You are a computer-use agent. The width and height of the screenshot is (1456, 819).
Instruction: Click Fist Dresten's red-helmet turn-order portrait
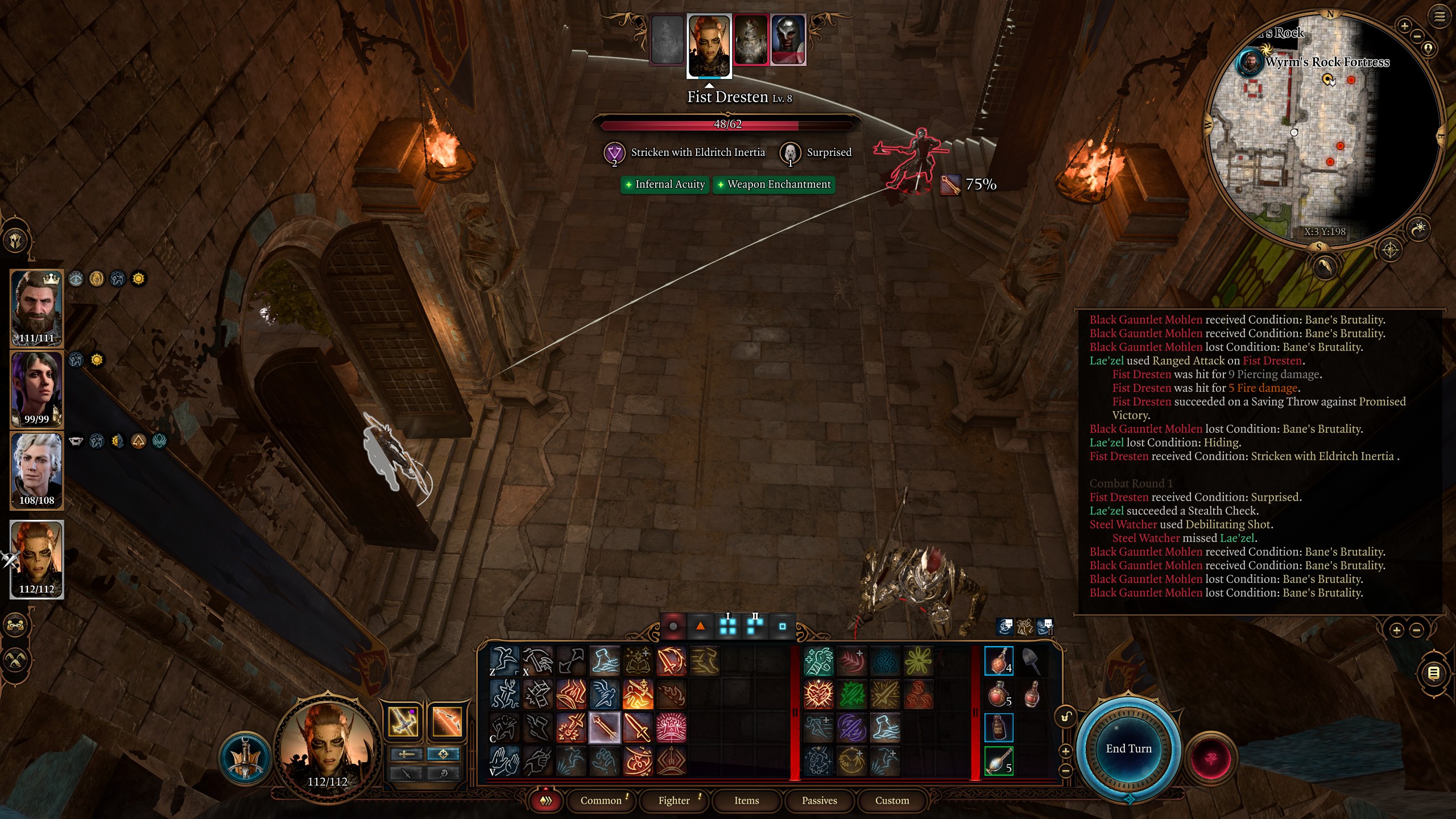pos(788,40)
